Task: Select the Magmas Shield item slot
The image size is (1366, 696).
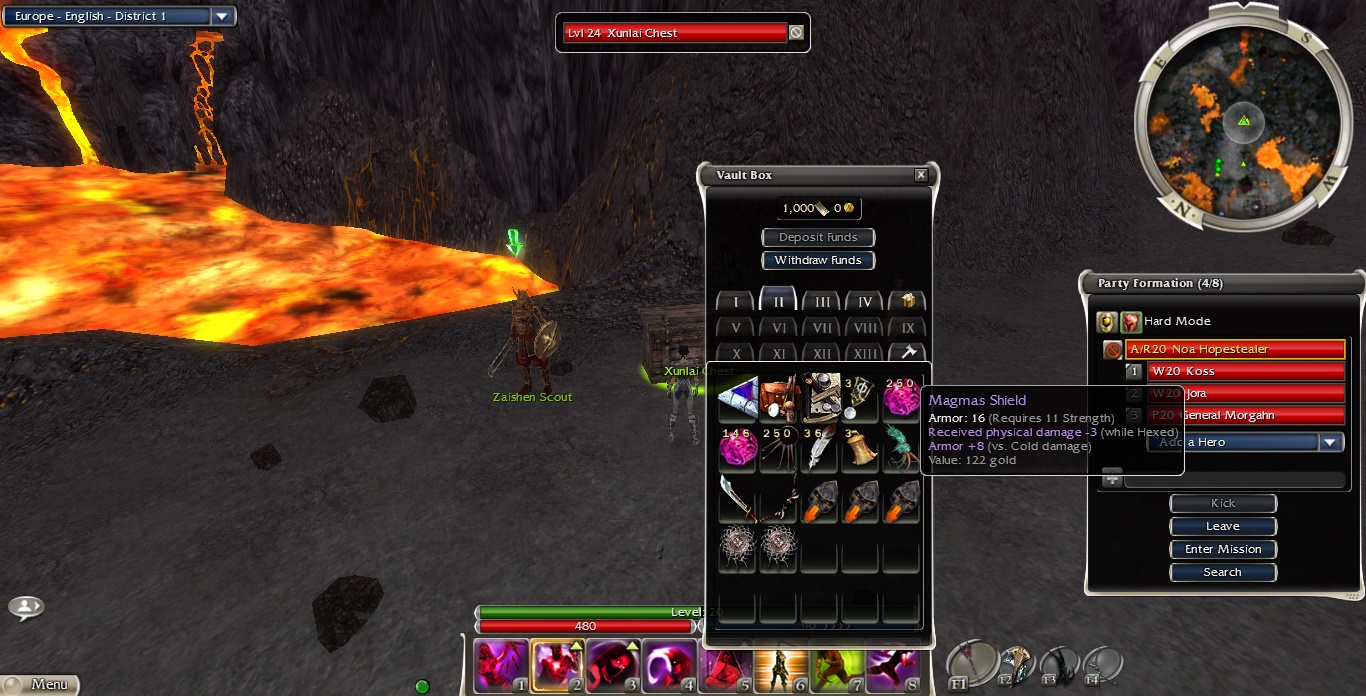Action: pos(738,398)
